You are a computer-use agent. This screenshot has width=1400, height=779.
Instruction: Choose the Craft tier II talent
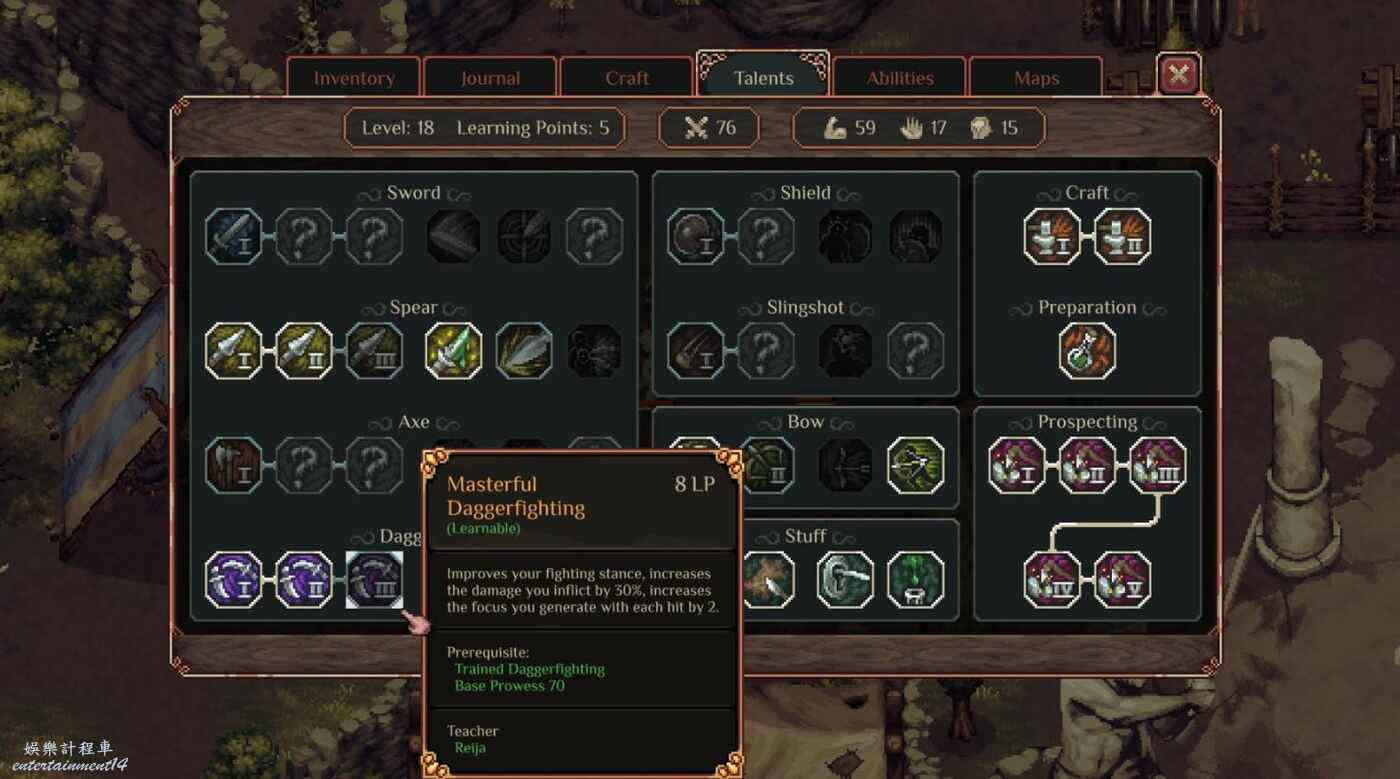click(x=1122, y=236)
